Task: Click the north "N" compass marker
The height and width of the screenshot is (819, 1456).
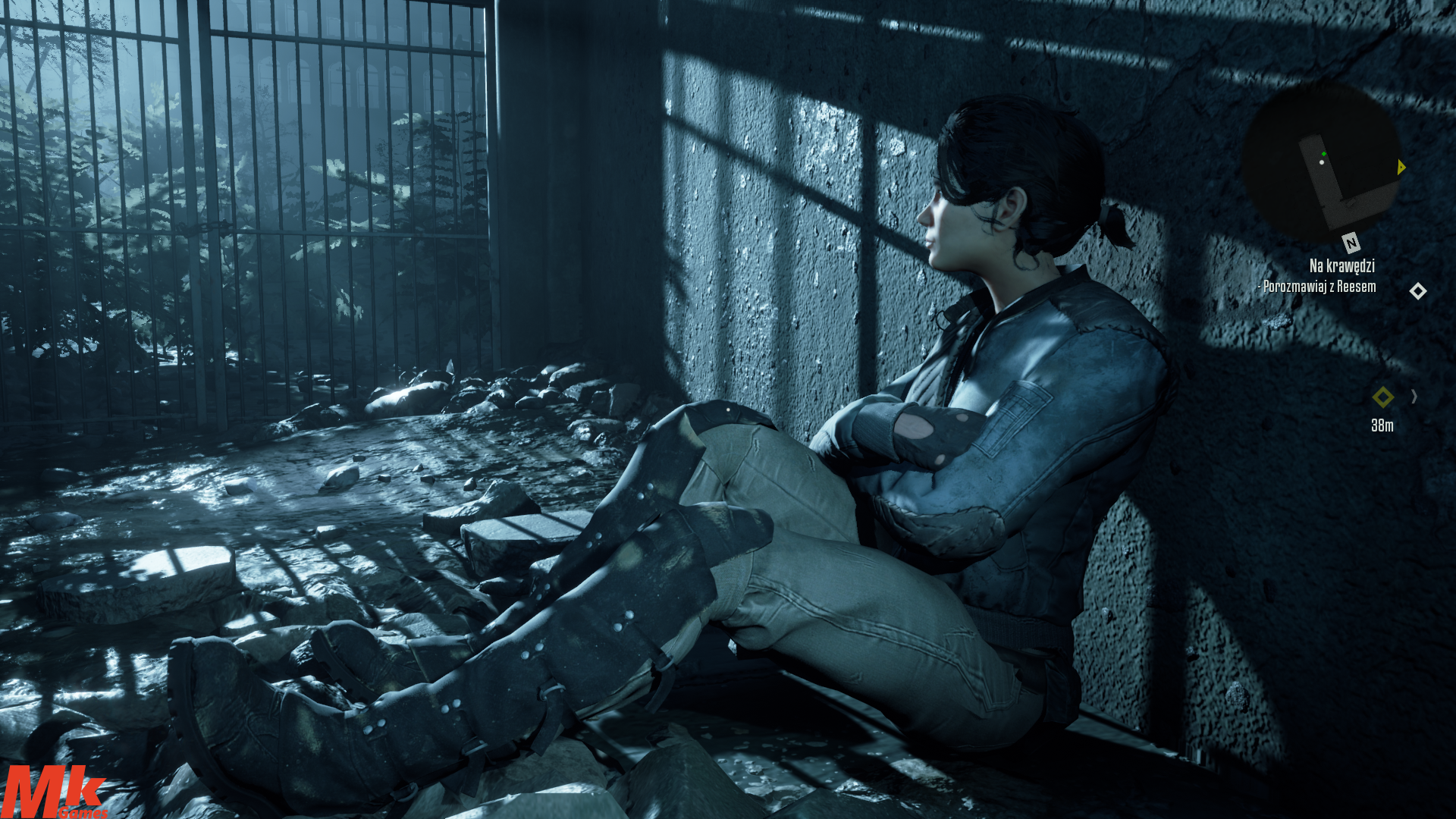Action: tap(1351, 243)
